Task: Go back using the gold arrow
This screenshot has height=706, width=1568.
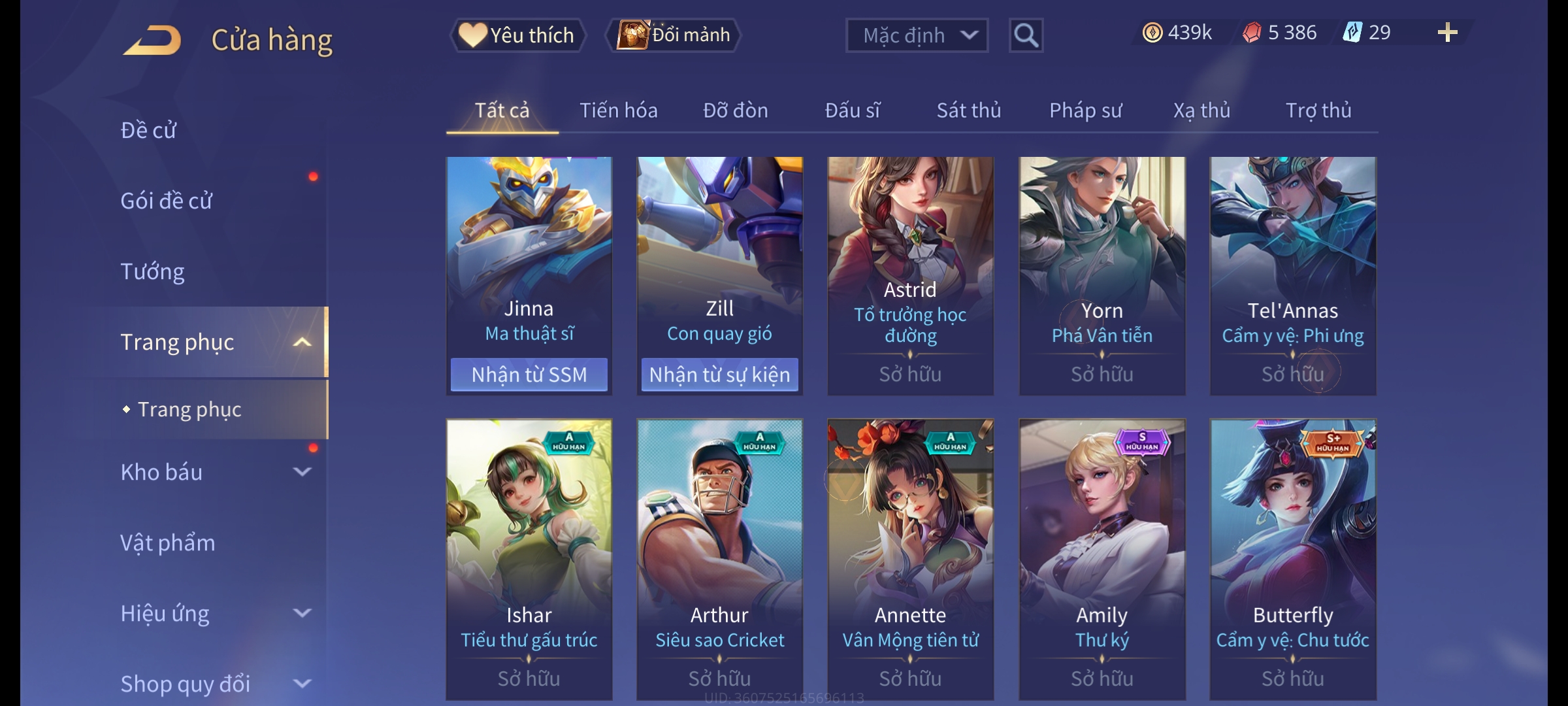Action: coord(152,40)
